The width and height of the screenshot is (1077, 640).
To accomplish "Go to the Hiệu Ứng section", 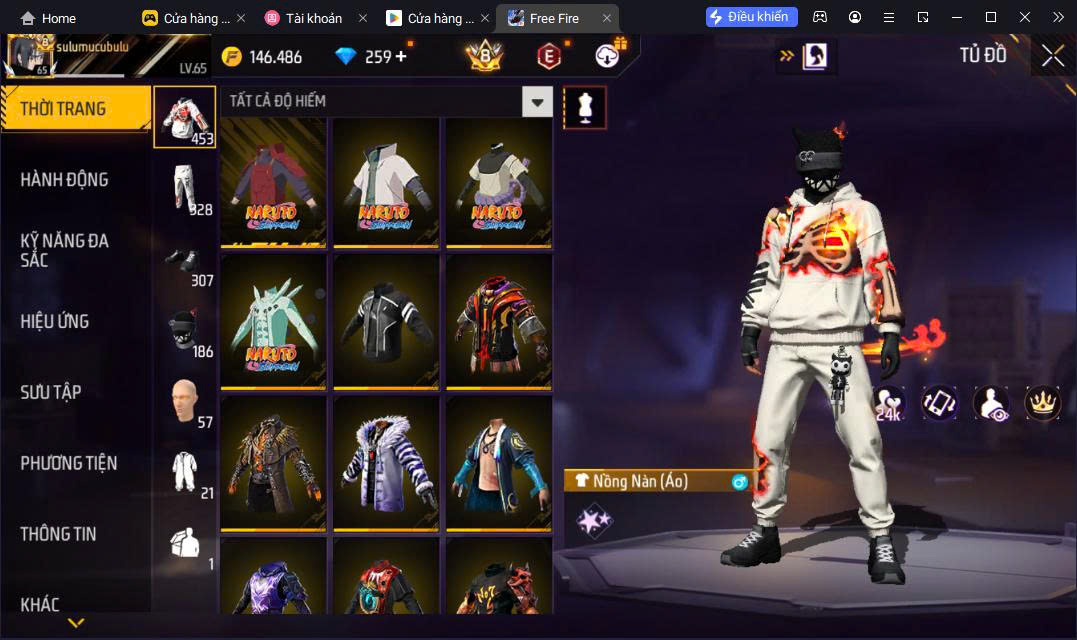I will [x=55, y=321].
